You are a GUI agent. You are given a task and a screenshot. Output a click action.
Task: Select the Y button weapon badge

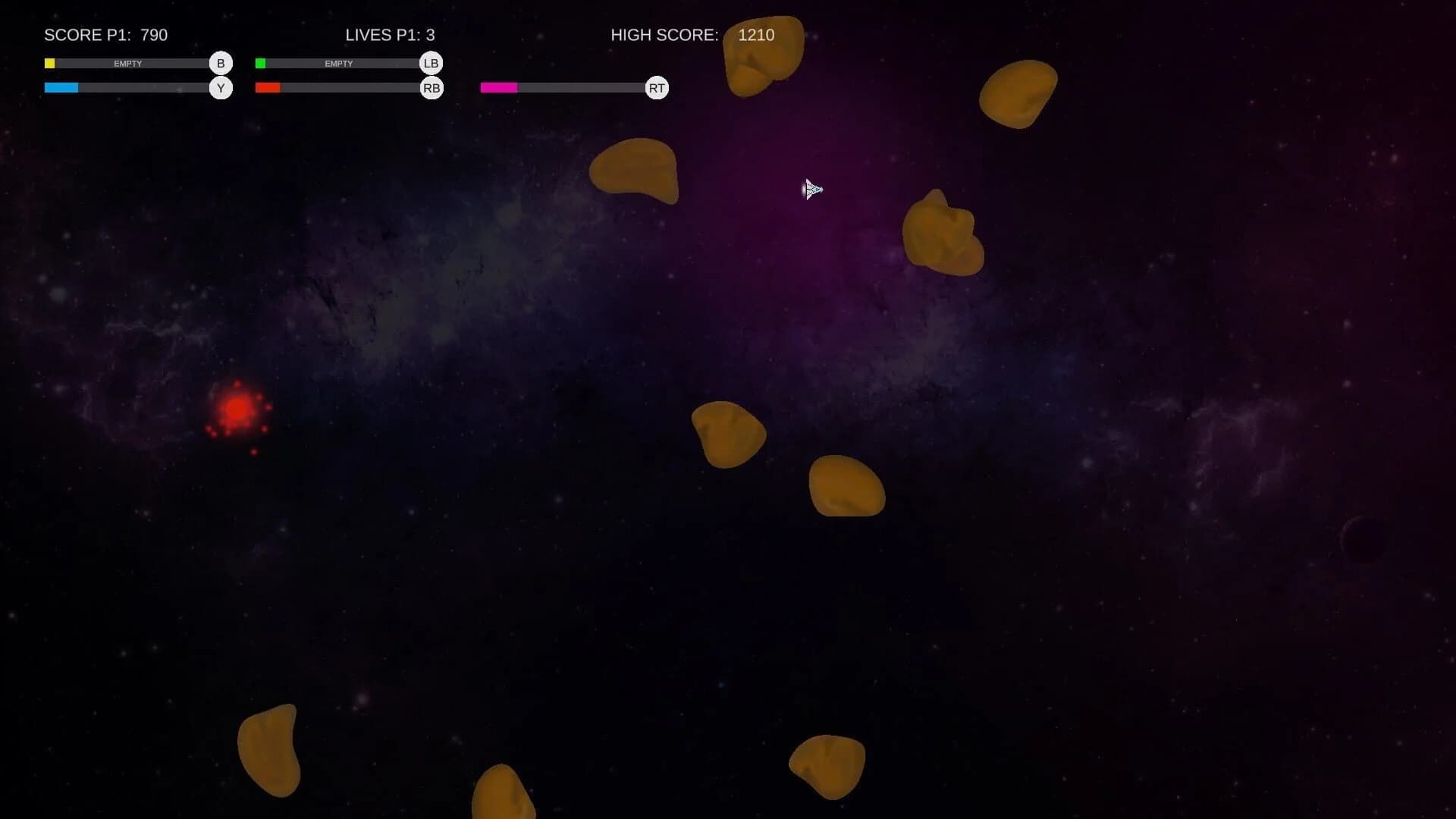click(221, 88)
